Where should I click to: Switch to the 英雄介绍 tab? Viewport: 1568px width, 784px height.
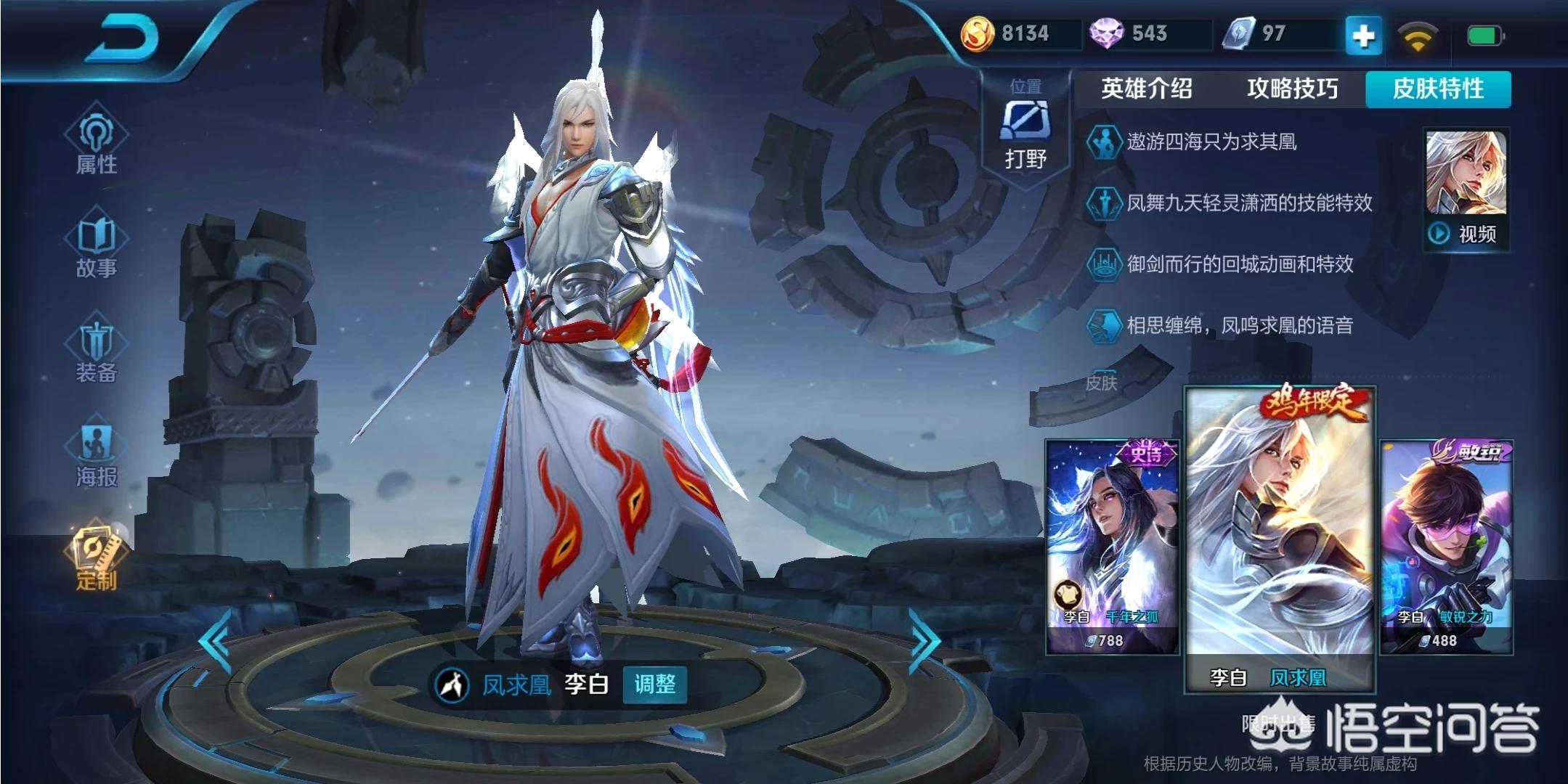(1146, 89)
